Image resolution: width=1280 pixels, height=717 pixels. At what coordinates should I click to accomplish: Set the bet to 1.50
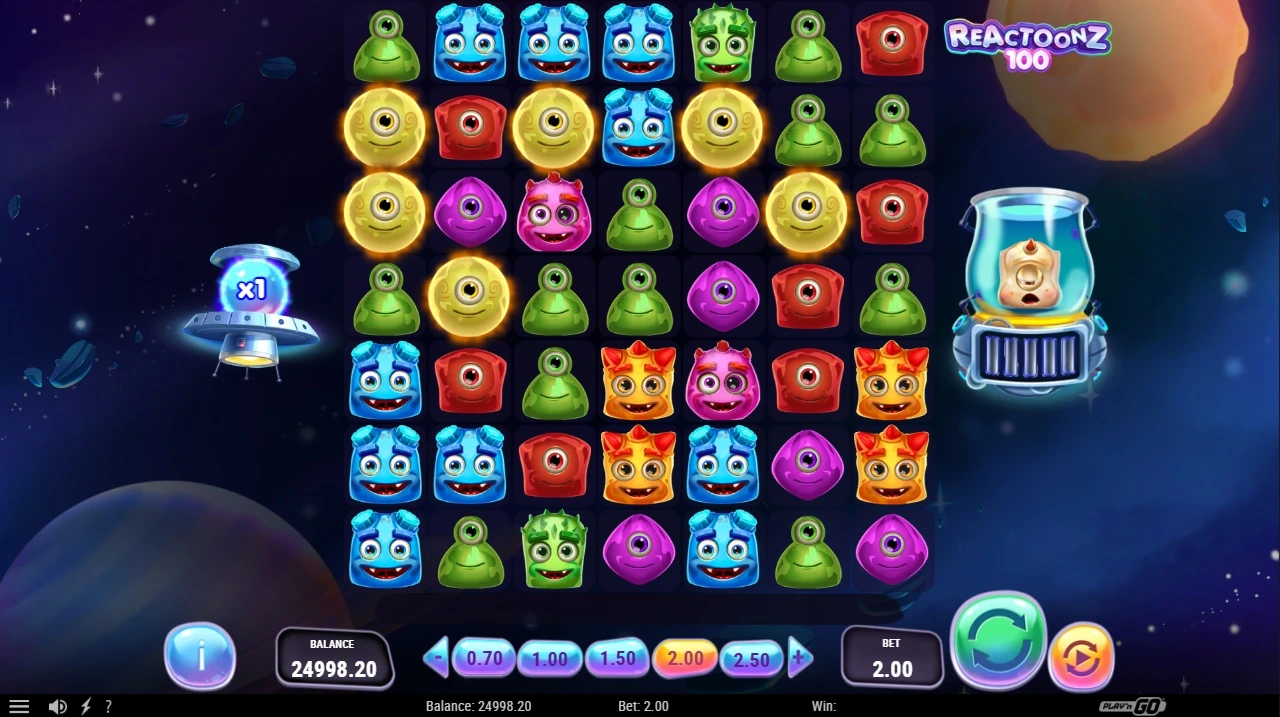617,658
